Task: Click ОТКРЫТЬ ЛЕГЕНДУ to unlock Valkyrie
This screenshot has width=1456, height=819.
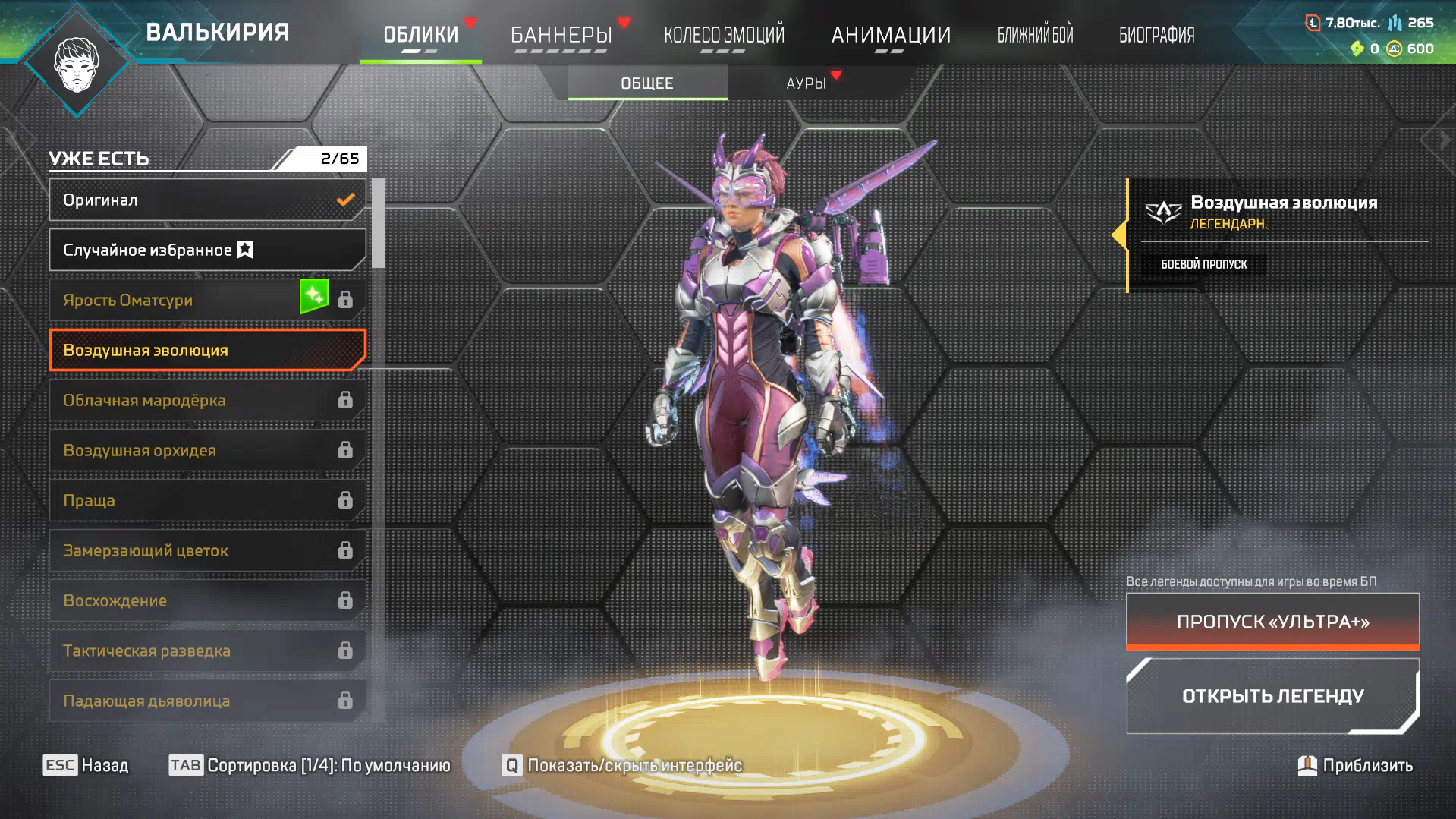Action: [1272, 696]
